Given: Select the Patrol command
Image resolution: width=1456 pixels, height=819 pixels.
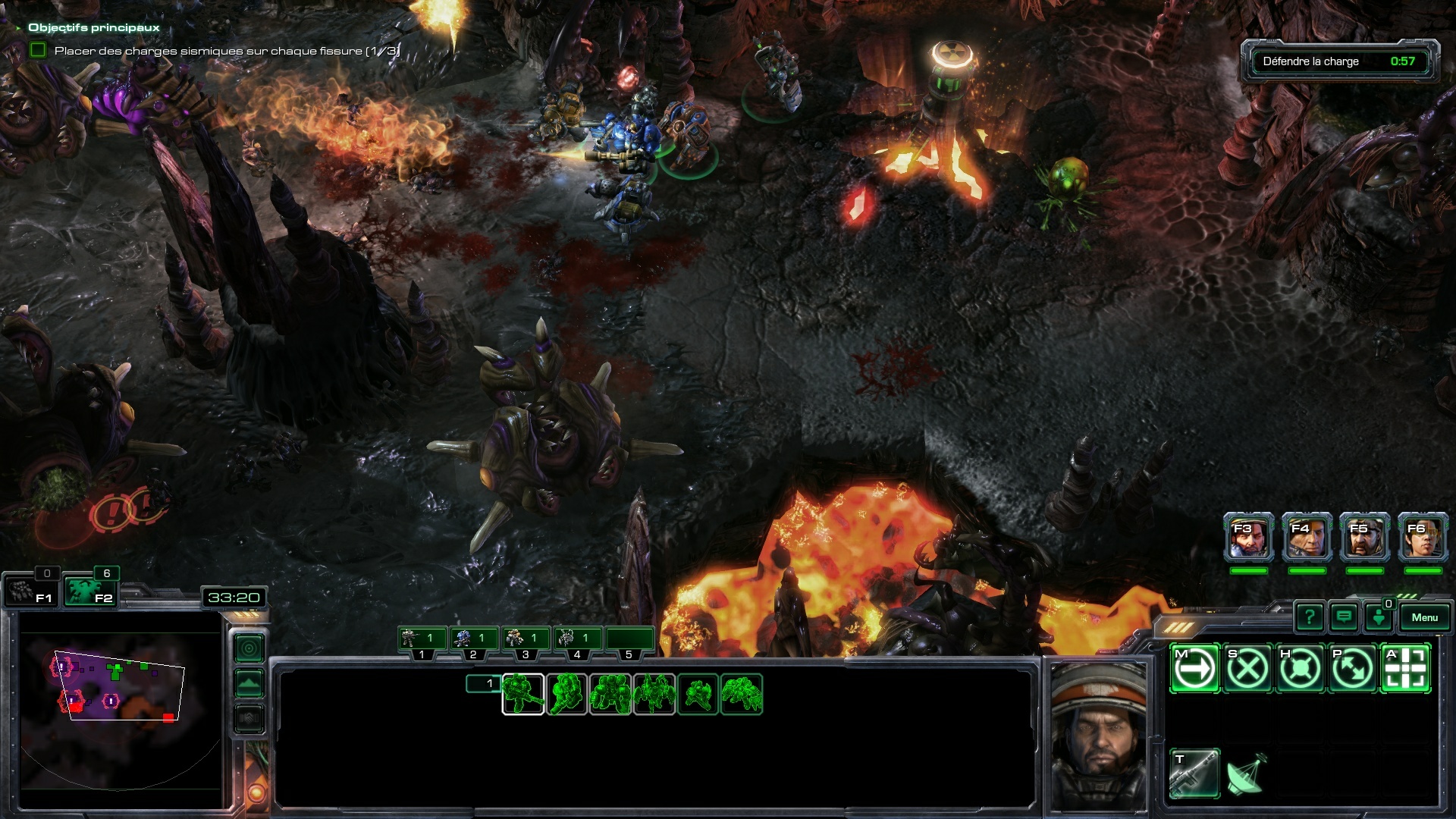Looking at the screenshot, I should pos(1352,669).
